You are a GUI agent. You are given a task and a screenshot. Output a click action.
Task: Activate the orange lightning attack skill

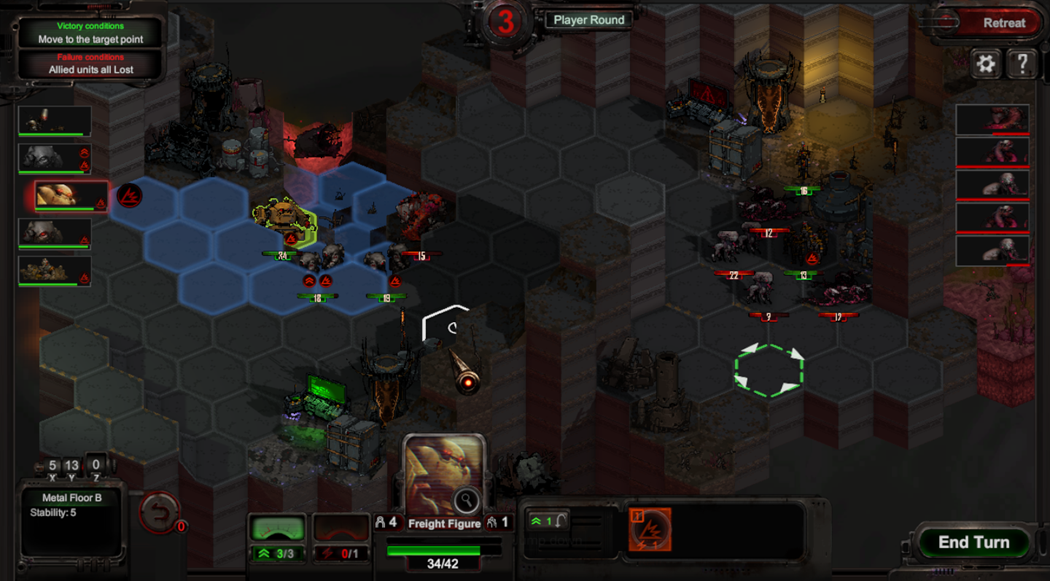click(x=650, y=529)
